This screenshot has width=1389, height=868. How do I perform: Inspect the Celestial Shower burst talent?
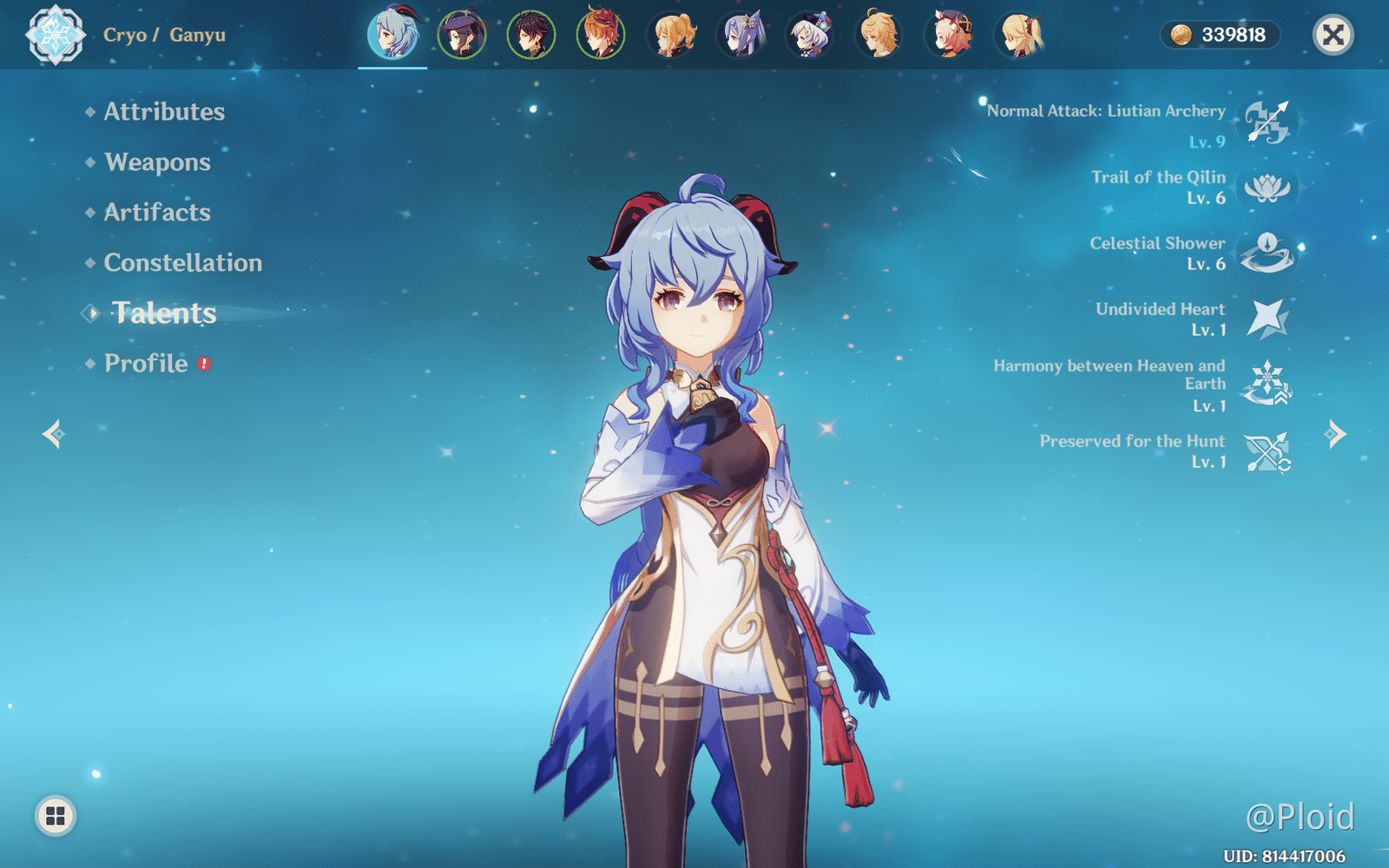point(1267,253)
